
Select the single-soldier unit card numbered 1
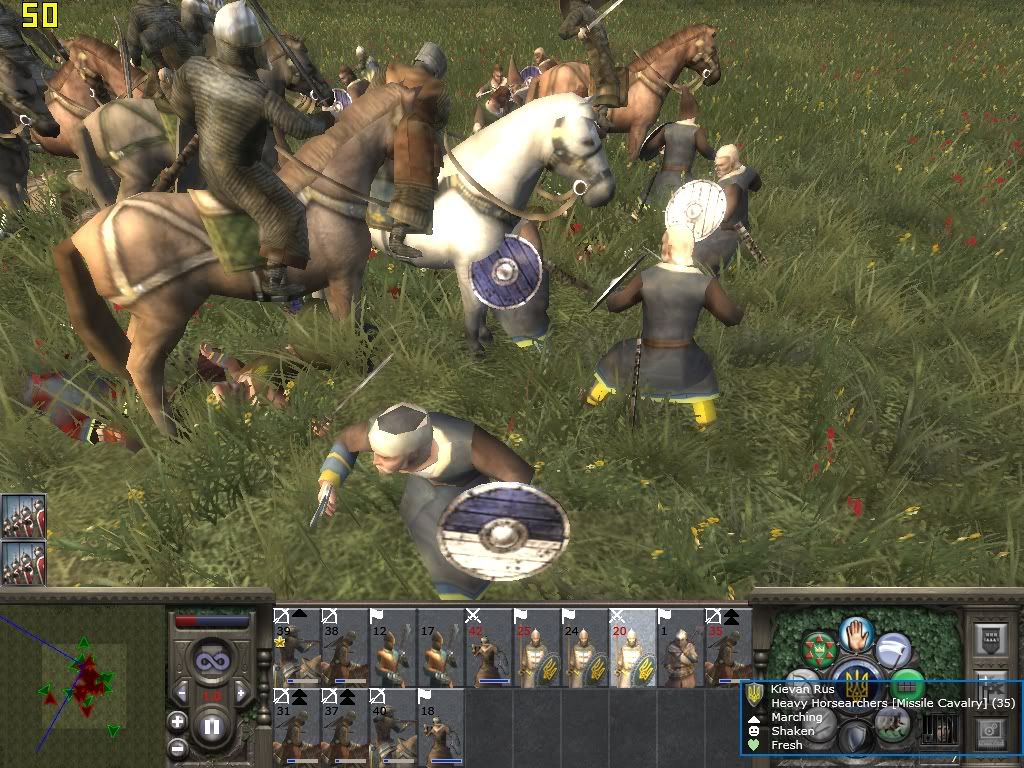point(680,647)
